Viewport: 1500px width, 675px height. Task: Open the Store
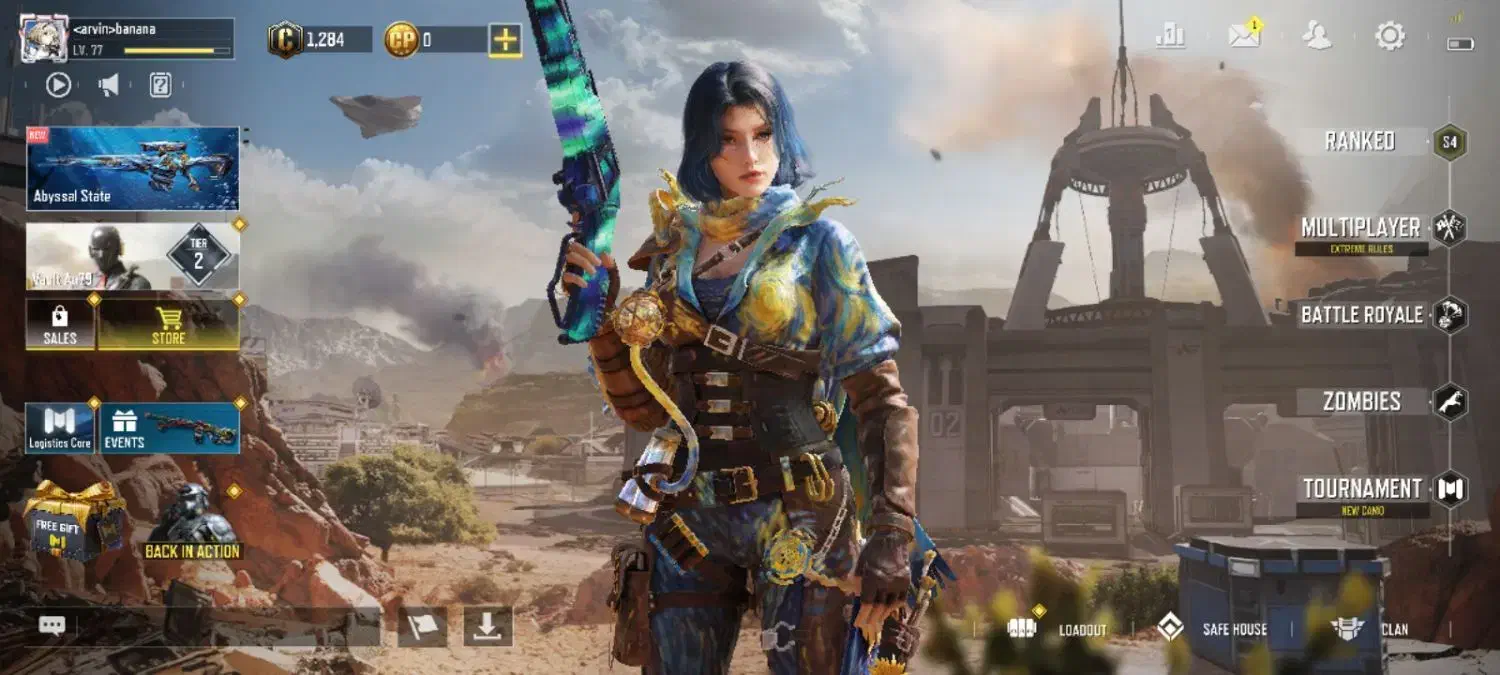pyautogui.click(x=168, y=324)
